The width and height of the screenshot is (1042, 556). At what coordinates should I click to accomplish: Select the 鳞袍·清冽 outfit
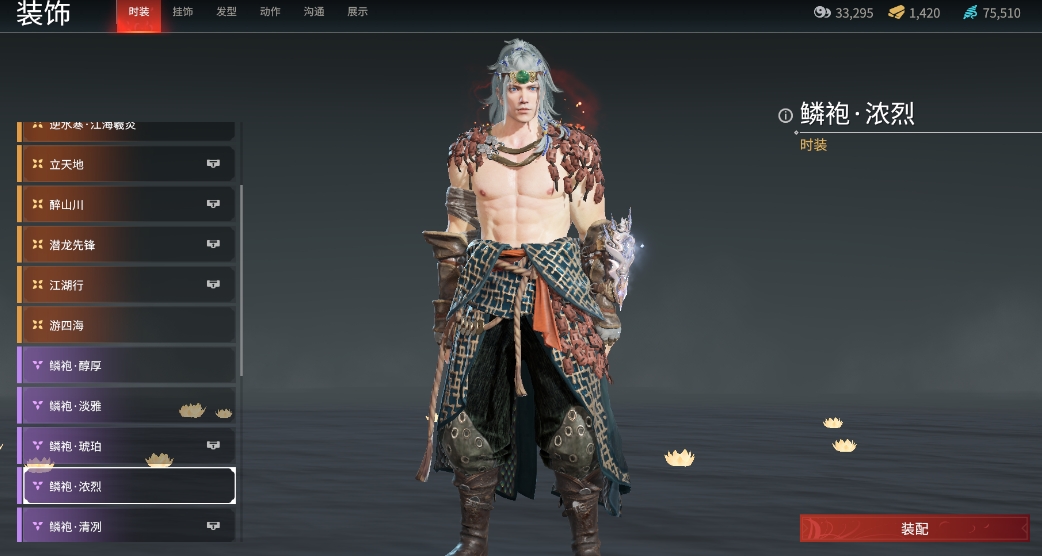128,526
